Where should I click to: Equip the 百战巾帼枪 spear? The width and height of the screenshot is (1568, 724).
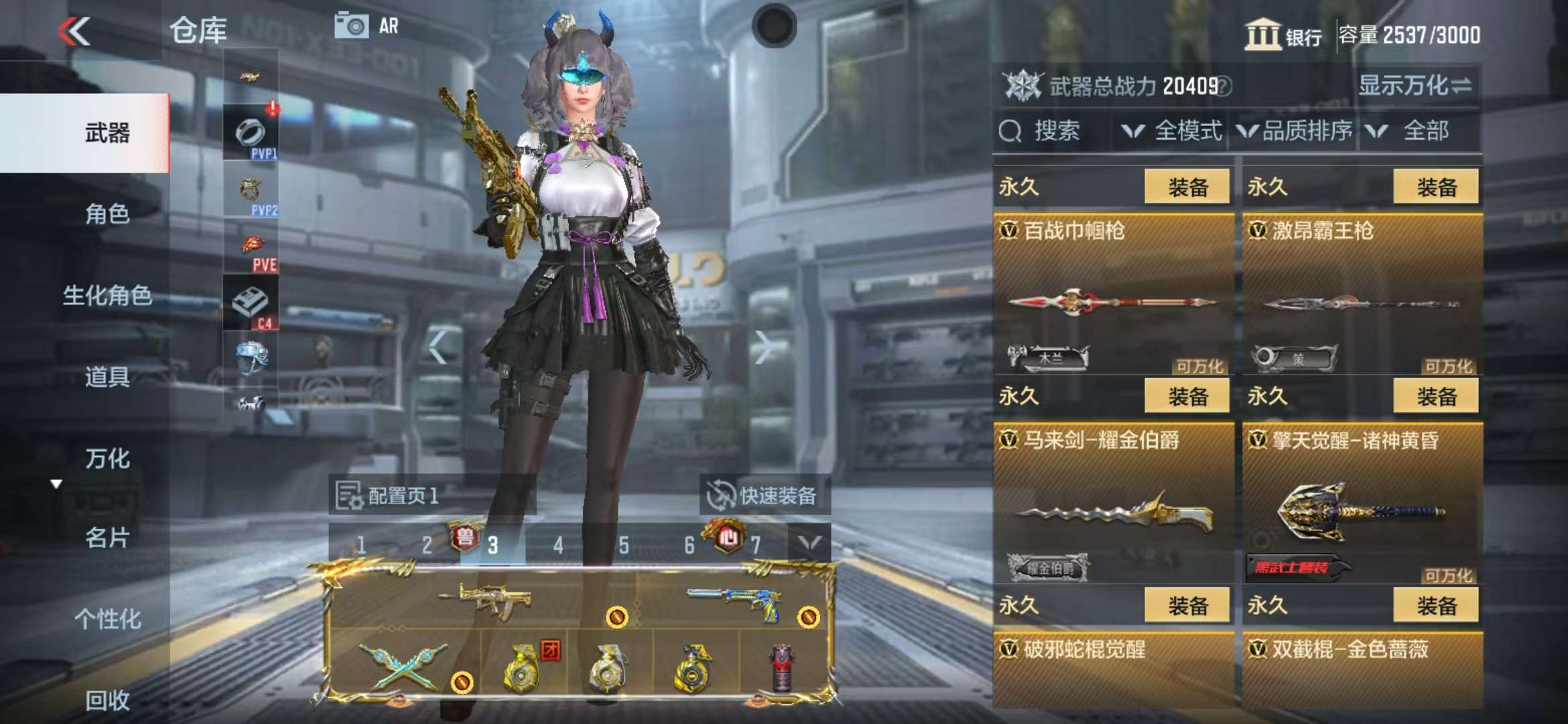click(1187, 187)
